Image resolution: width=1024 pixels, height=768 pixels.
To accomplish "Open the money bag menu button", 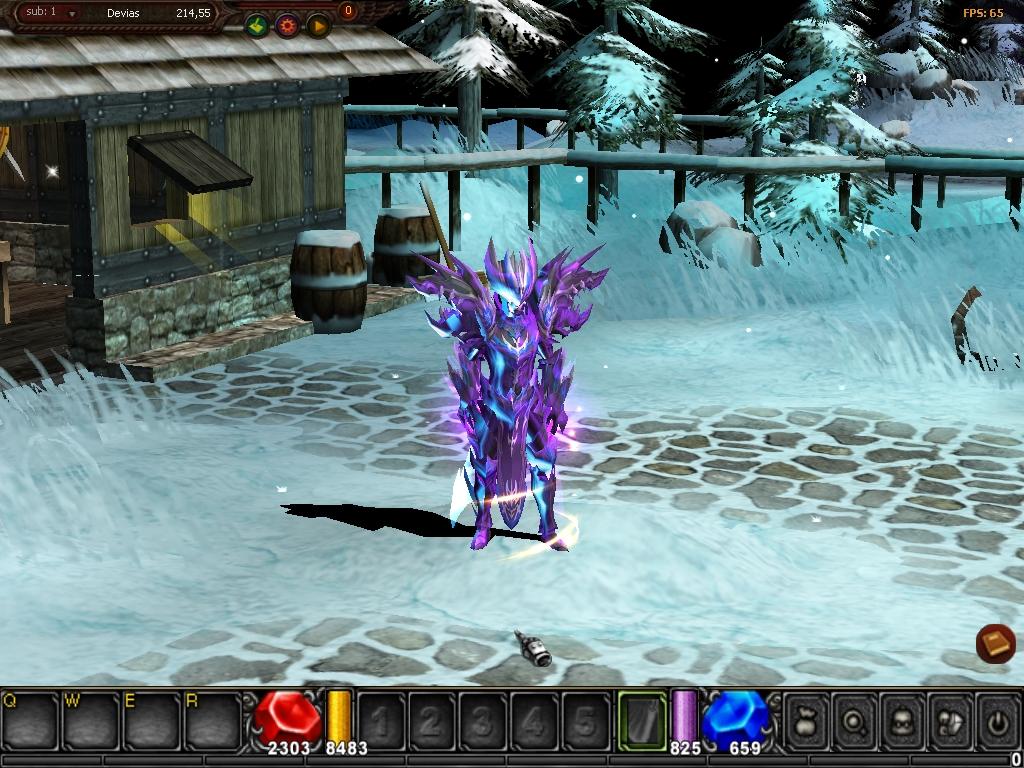I will click(x=807, y=720).
